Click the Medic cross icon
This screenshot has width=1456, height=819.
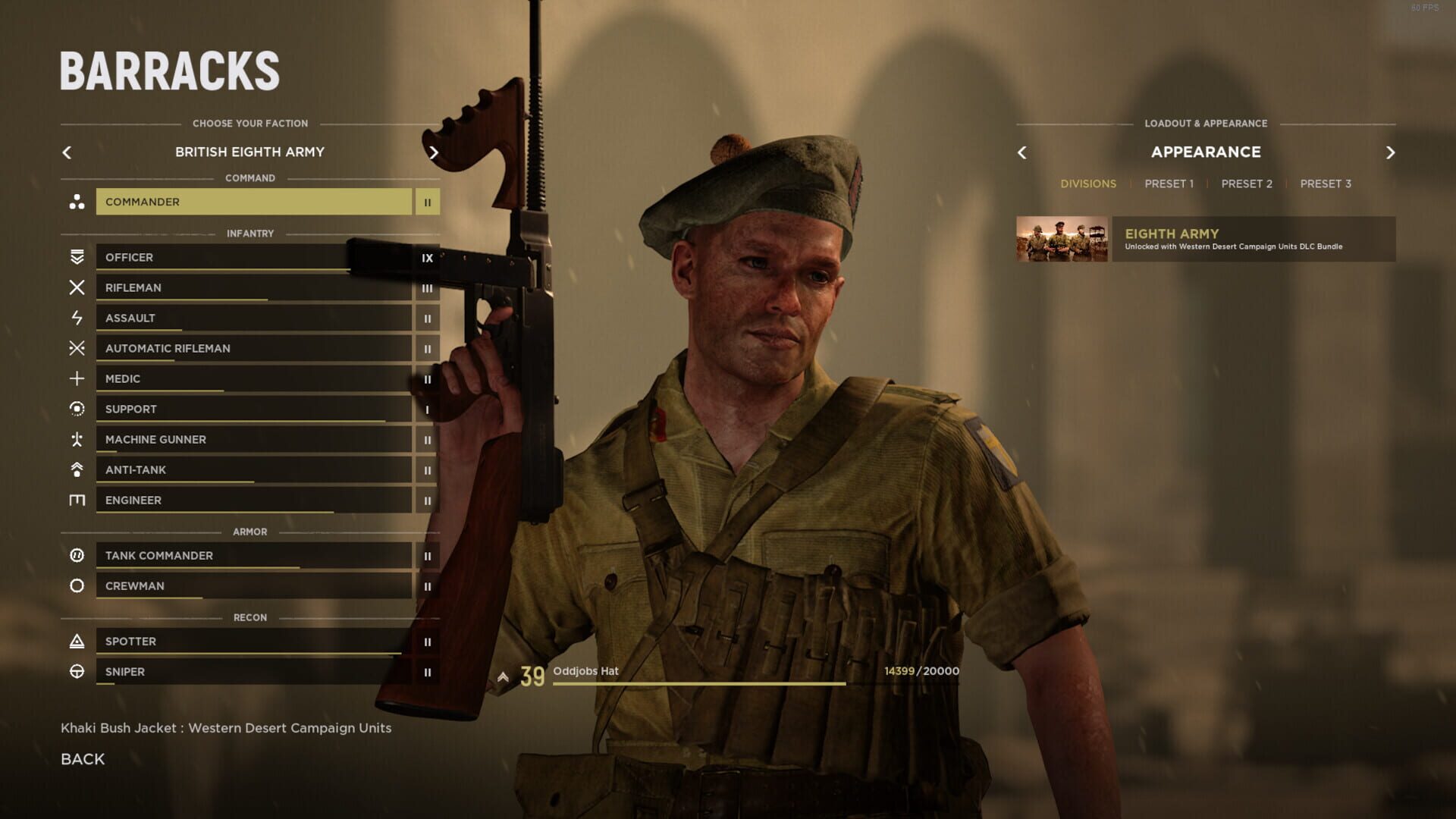tap(76, 378)
